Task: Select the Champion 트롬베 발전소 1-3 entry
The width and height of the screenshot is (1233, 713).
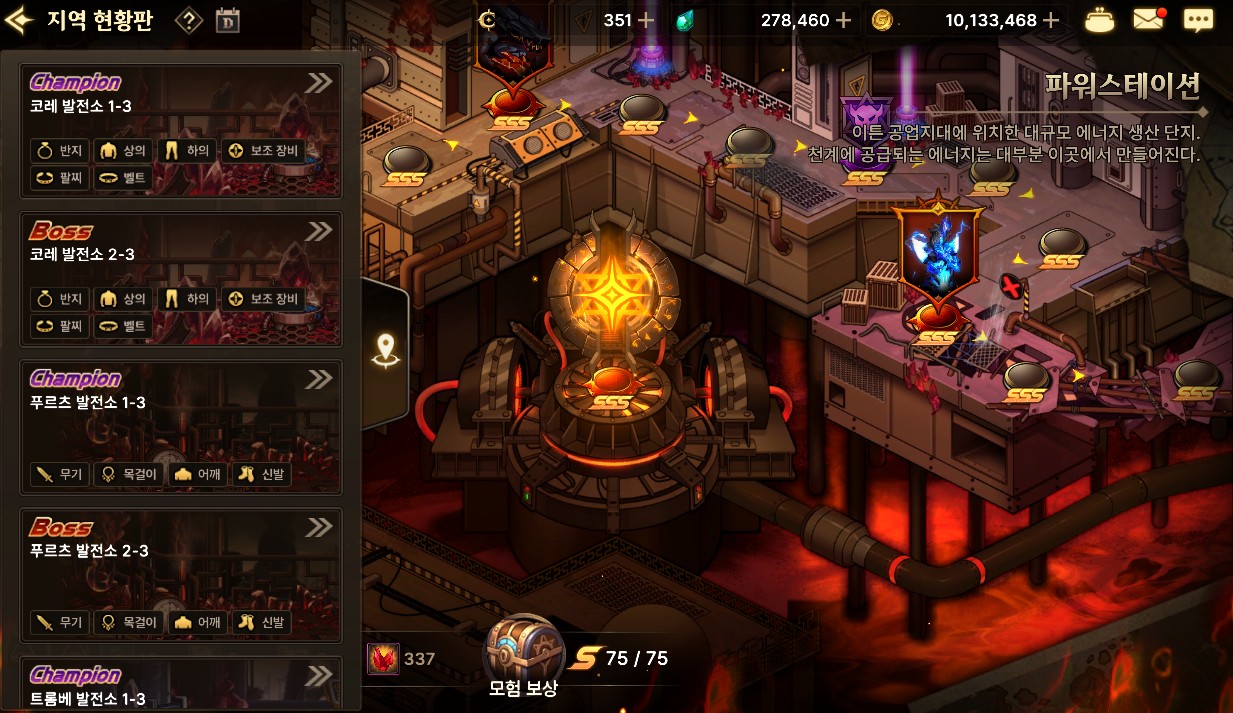Action: coord(180,685)
